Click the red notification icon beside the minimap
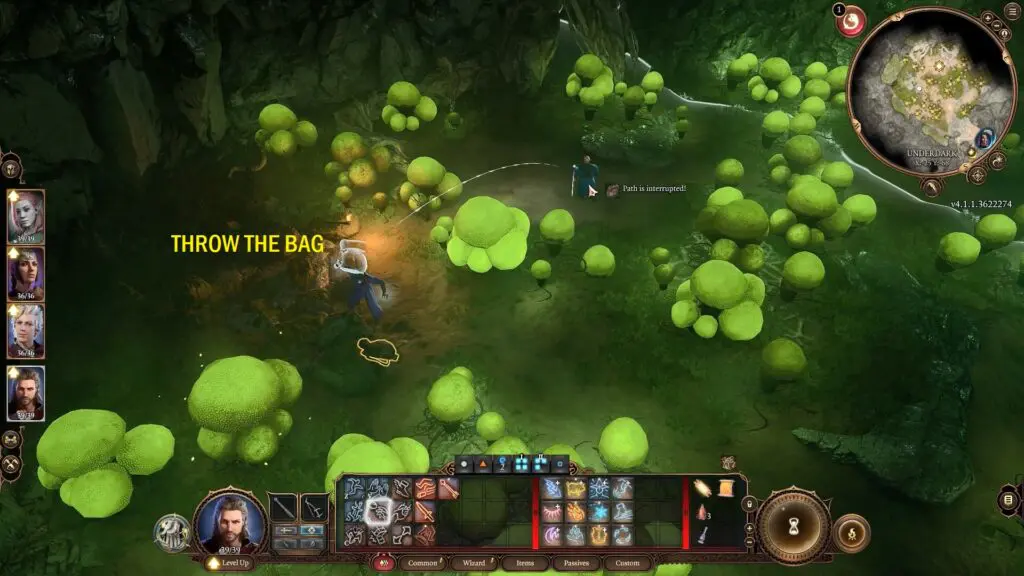The width and height of the screenshot is (1024, 576). tap(851, 21)
